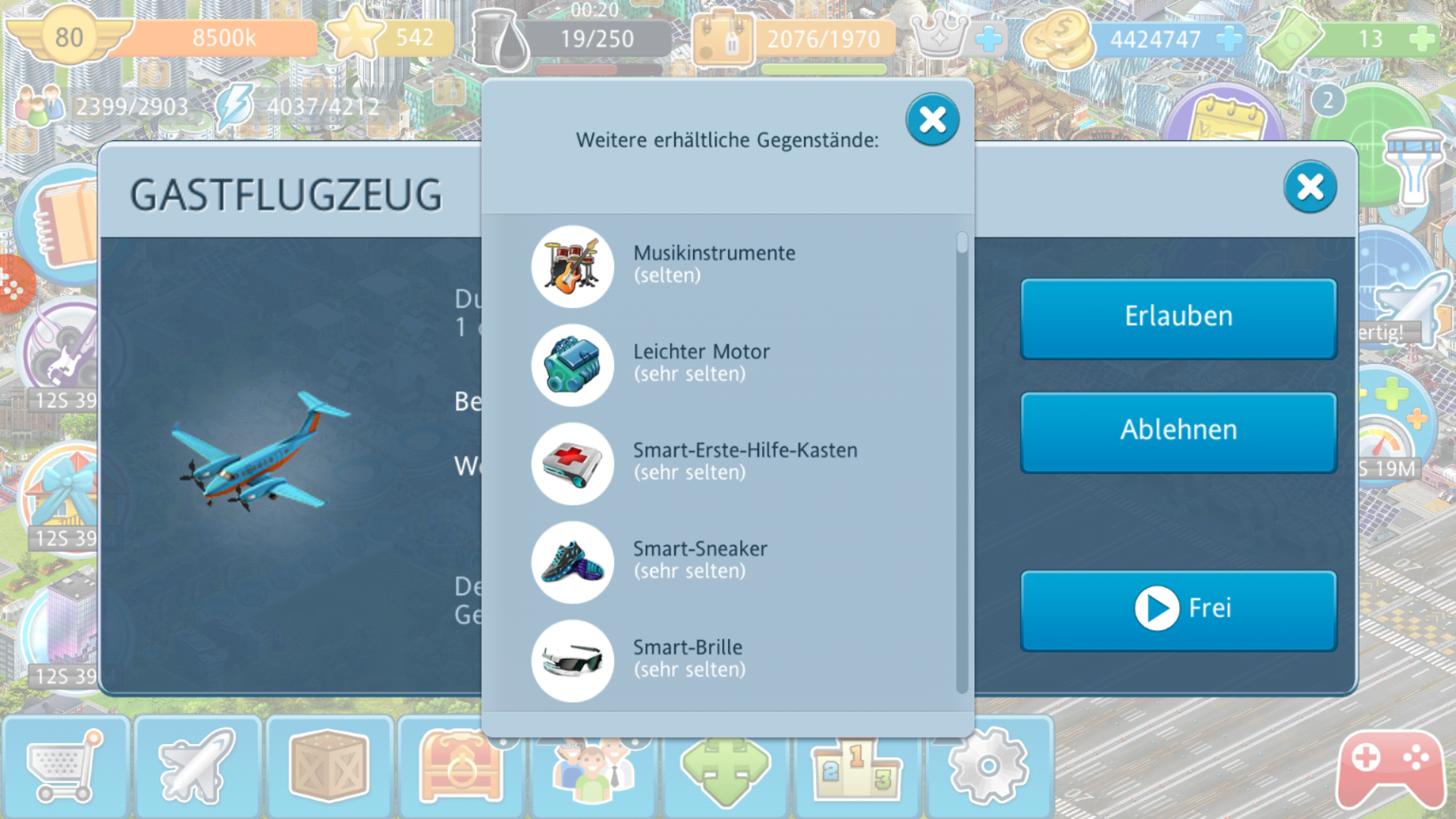Image resolution: width=1456 pixels, height=819 pixels.
Task: Play the Frei video offer
Action: pyautogui.click(x=1178, y=610)
